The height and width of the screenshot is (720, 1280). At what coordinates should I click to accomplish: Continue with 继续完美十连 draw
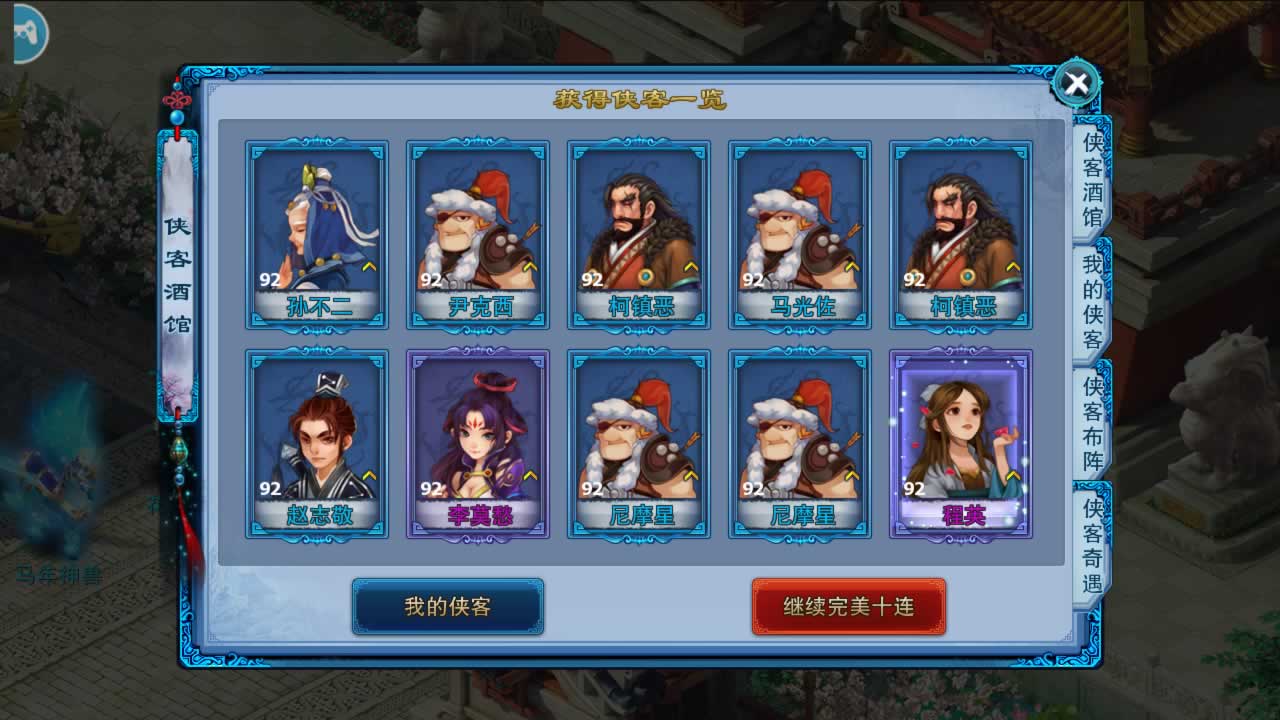[x=848, y=606]
